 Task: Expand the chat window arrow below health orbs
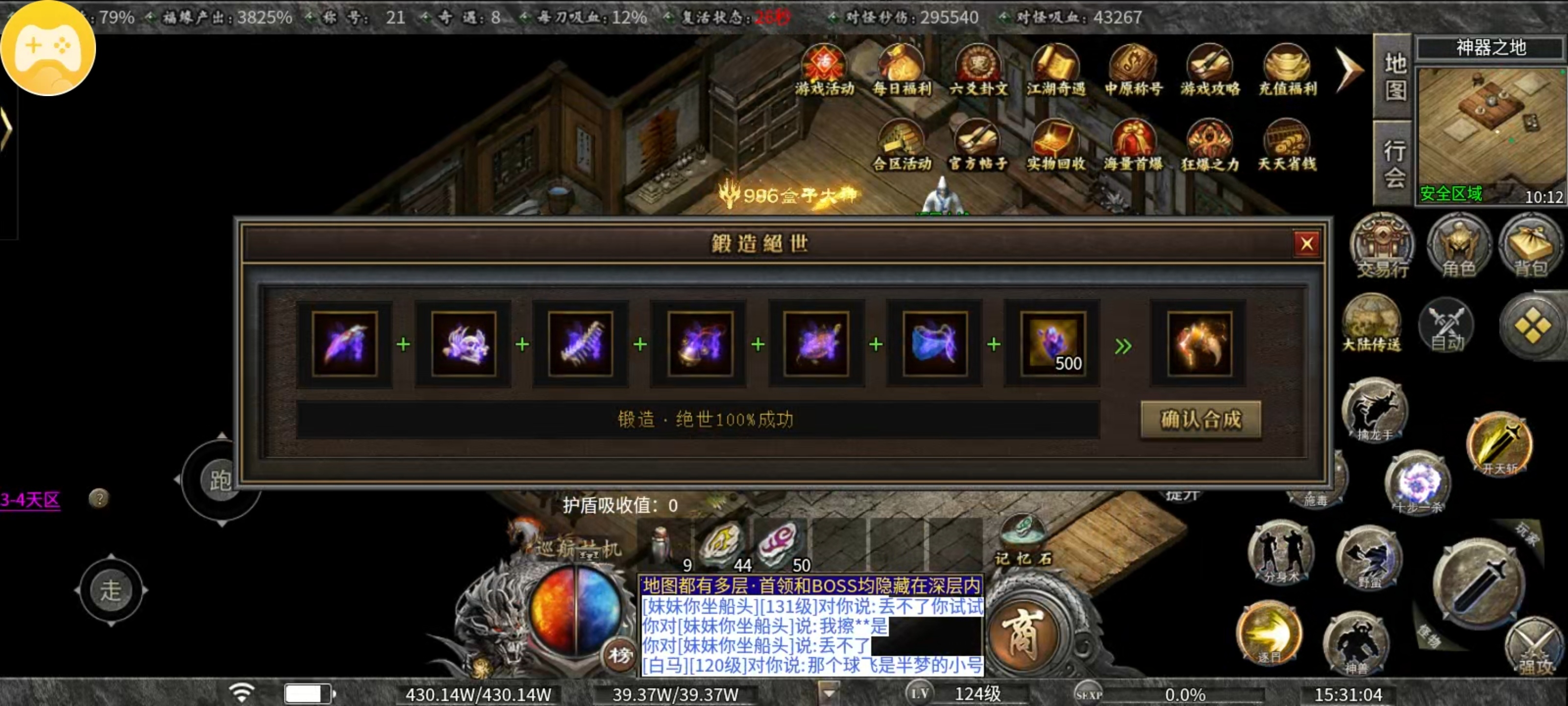point(829,691)
